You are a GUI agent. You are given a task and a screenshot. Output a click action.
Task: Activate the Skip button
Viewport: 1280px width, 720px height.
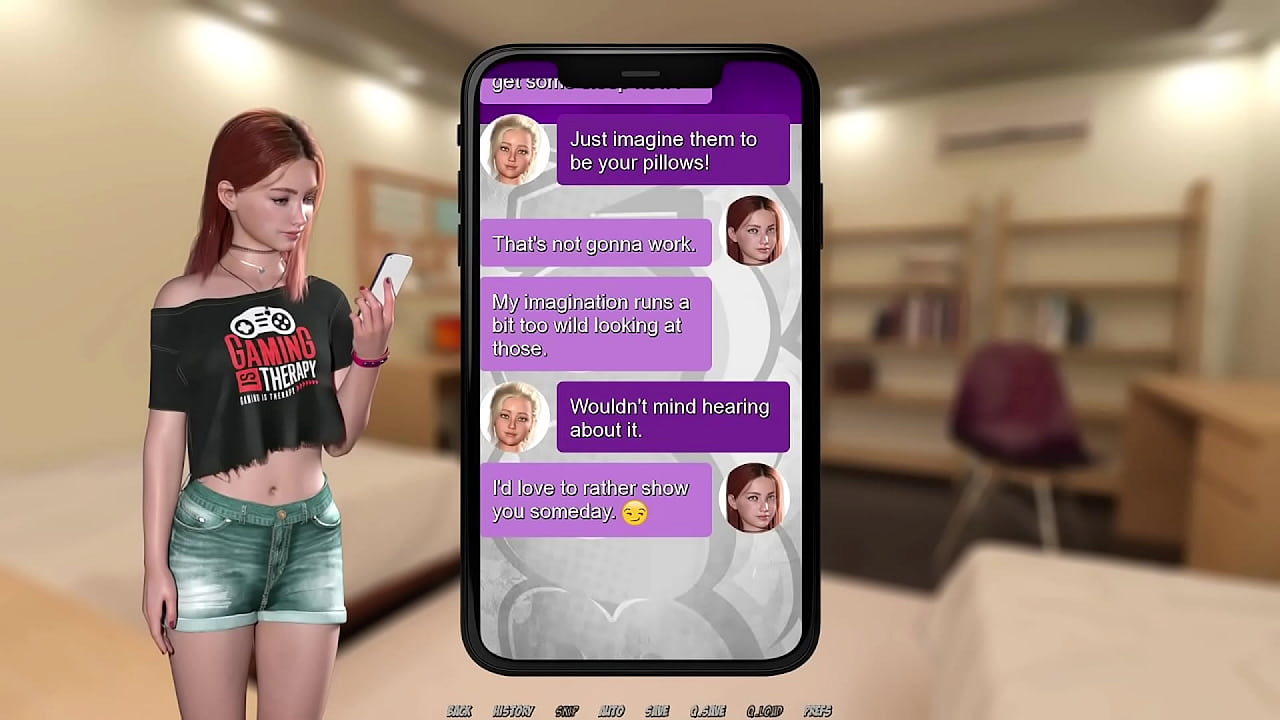click(567, 711)
